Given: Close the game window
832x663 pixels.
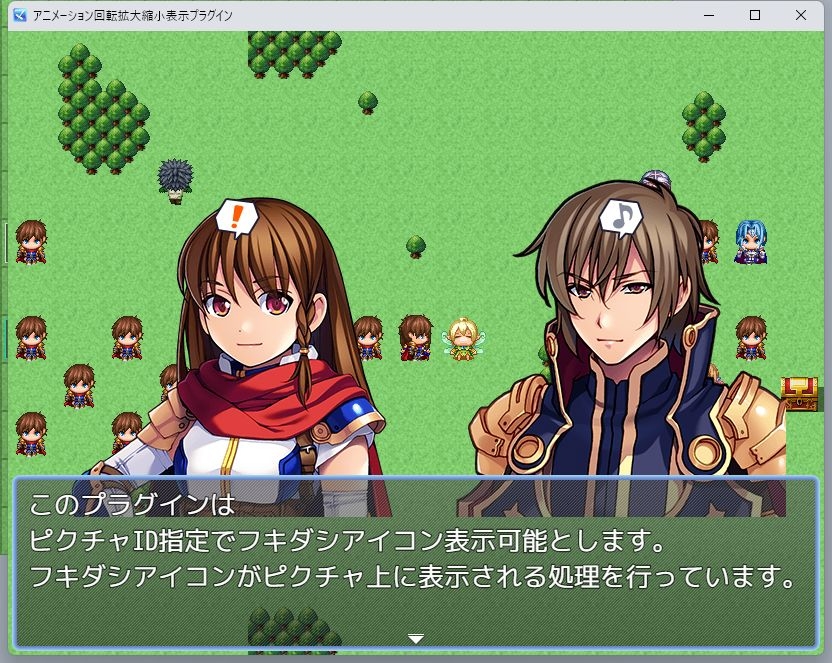Looking at the screenshot, I should coord(801,15).
